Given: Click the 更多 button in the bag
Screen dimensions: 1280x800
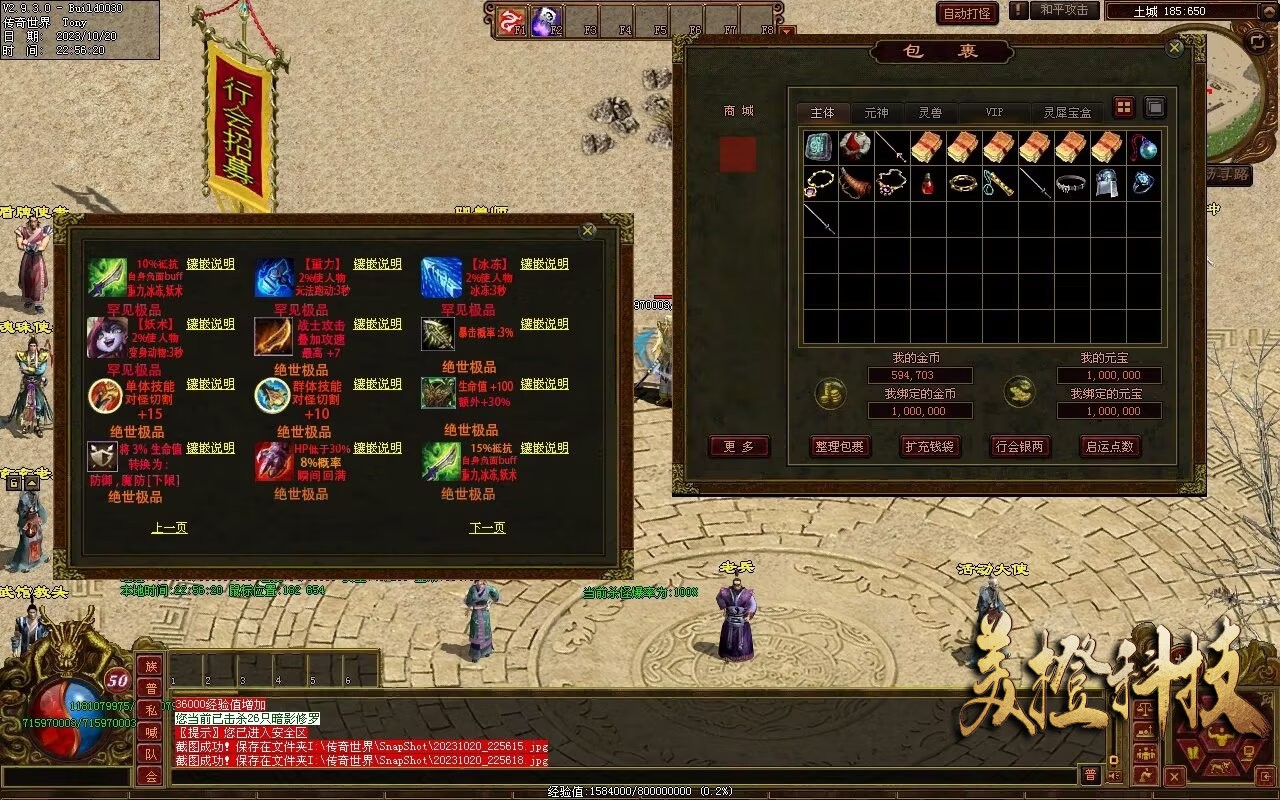Looking at the screenshot, I should click(x=739, y=447).
